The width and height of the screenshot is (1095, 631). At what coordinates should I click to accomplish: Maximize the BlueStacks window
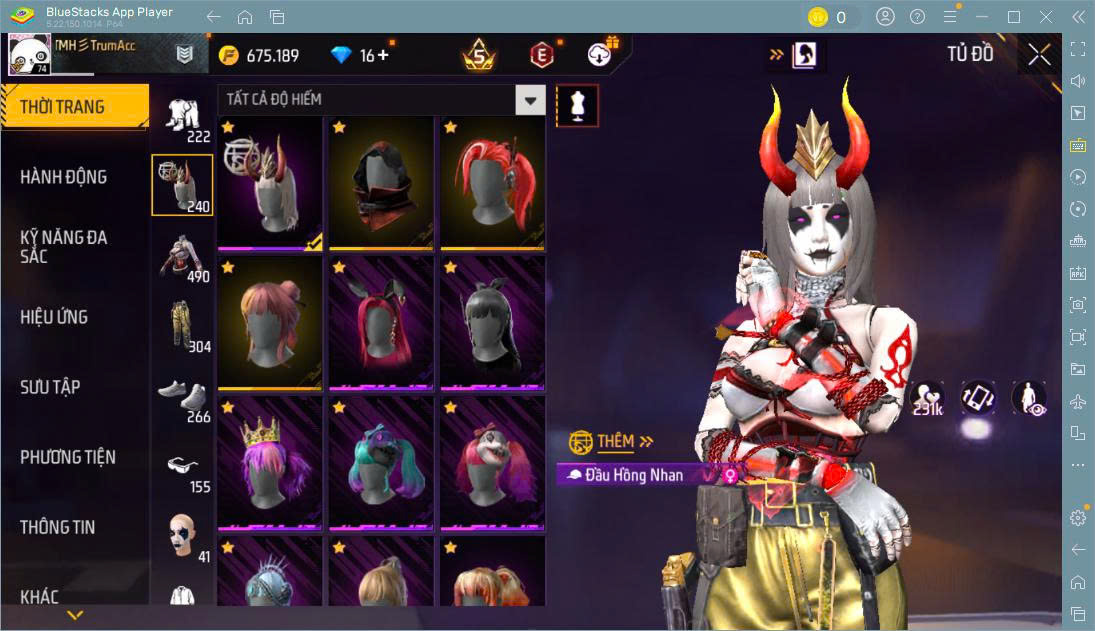pyautogui.click(x=1014, y=17)
